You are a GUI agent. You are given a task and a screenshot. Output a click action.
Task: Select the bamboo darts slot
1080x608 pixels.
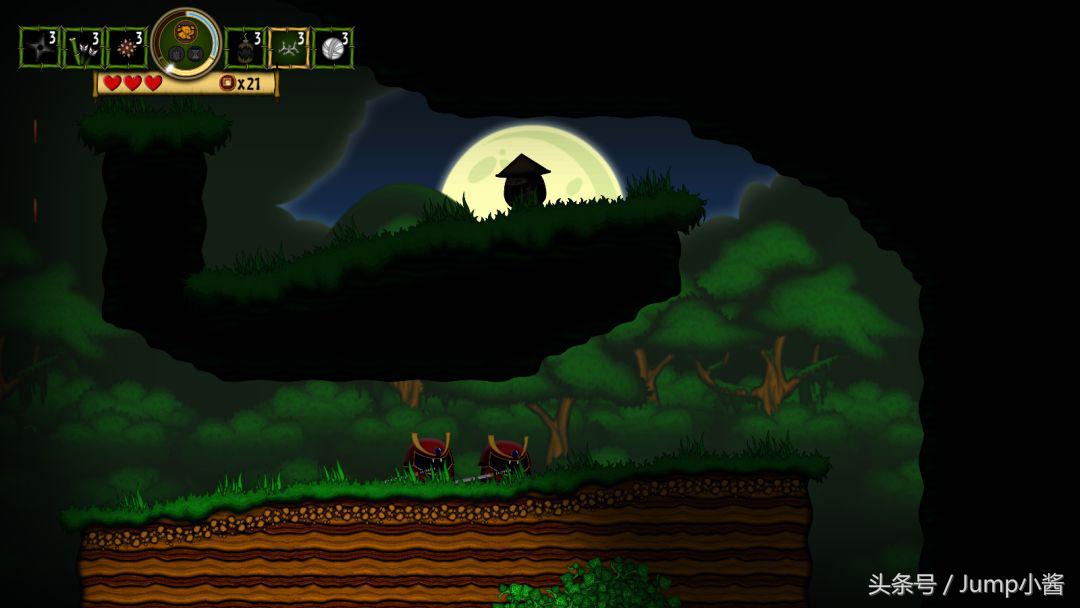(83, 48)
